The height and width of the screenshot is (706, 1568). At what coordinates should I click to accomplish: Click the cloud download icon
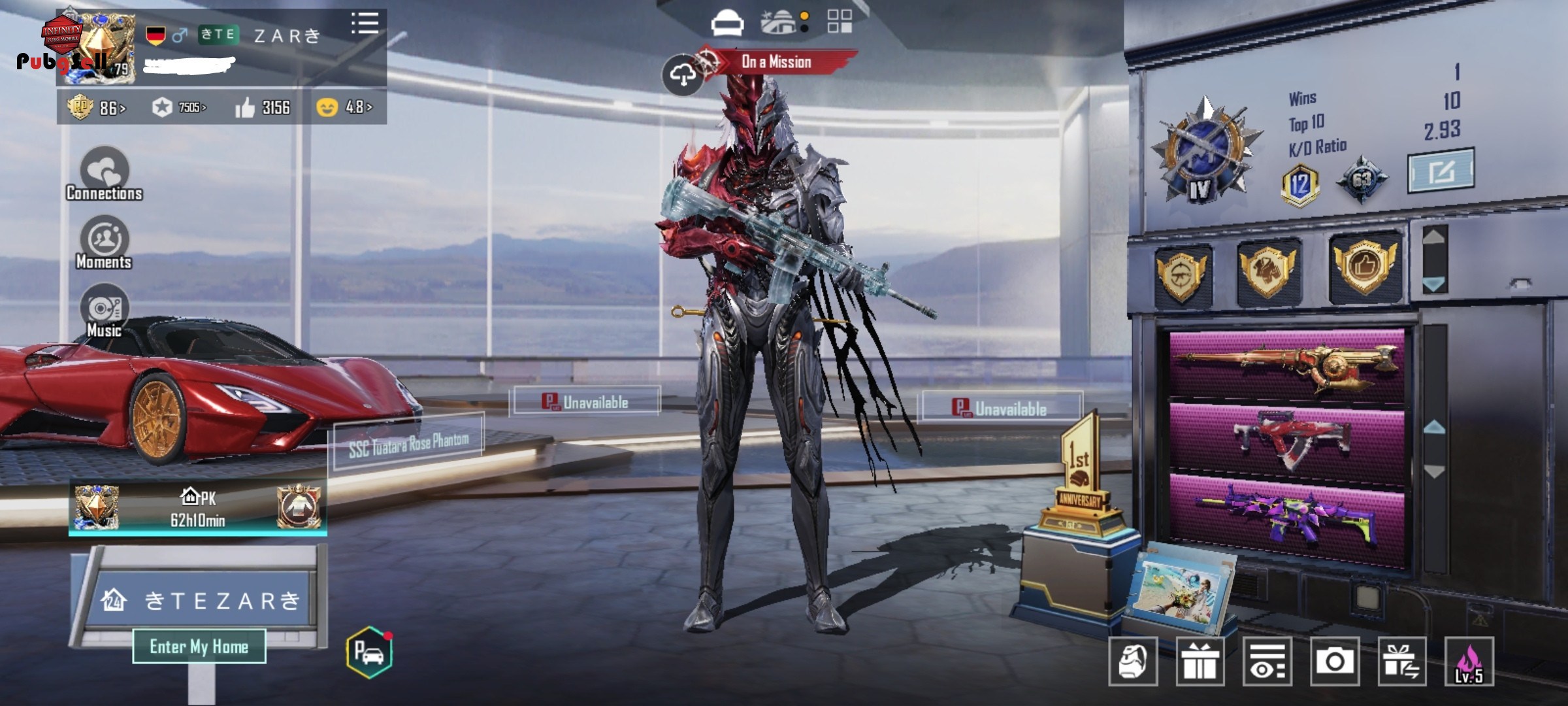682,75
